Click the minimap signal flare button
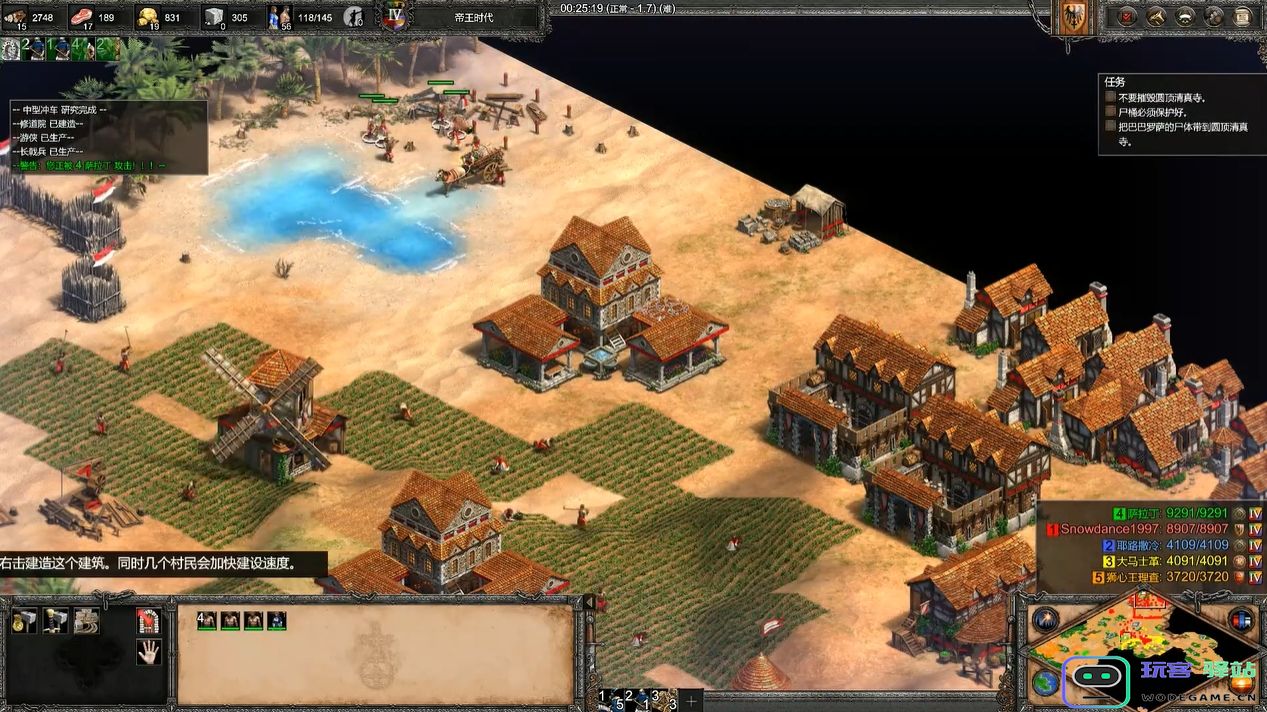Screen dimensions: 1267x712 tap(1046, 619)
